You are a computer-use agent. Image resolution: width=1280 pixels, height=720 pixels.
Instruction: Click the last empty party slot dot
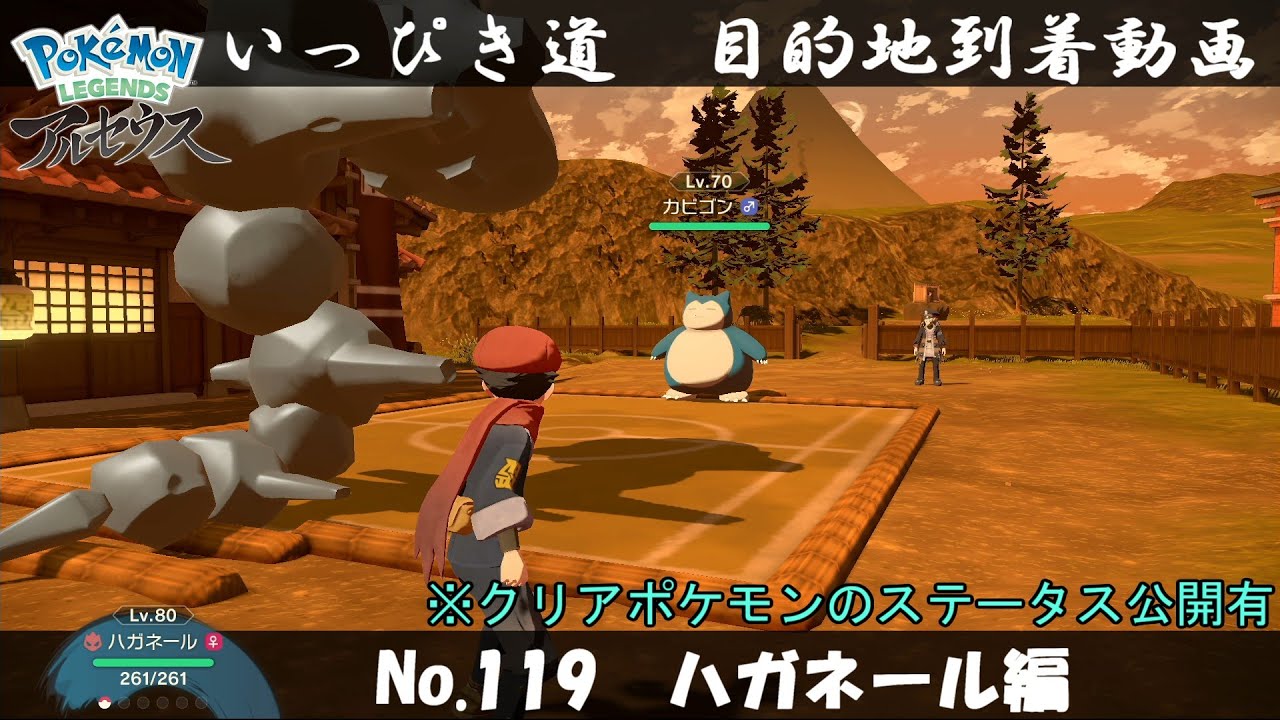coord(200,703)
